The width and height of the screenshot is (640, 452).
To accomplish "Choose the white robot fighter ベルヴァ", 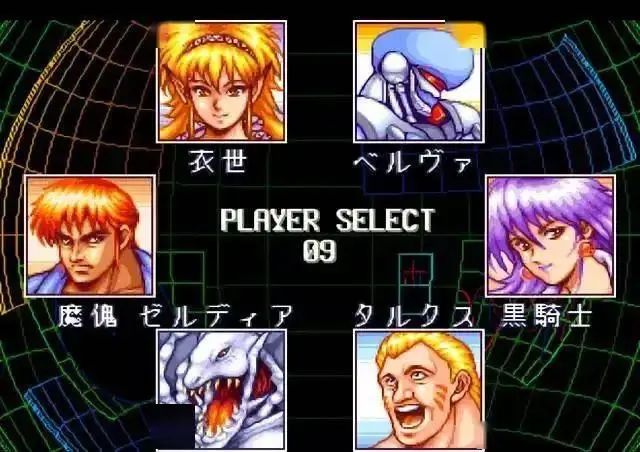I will point(418,82).
